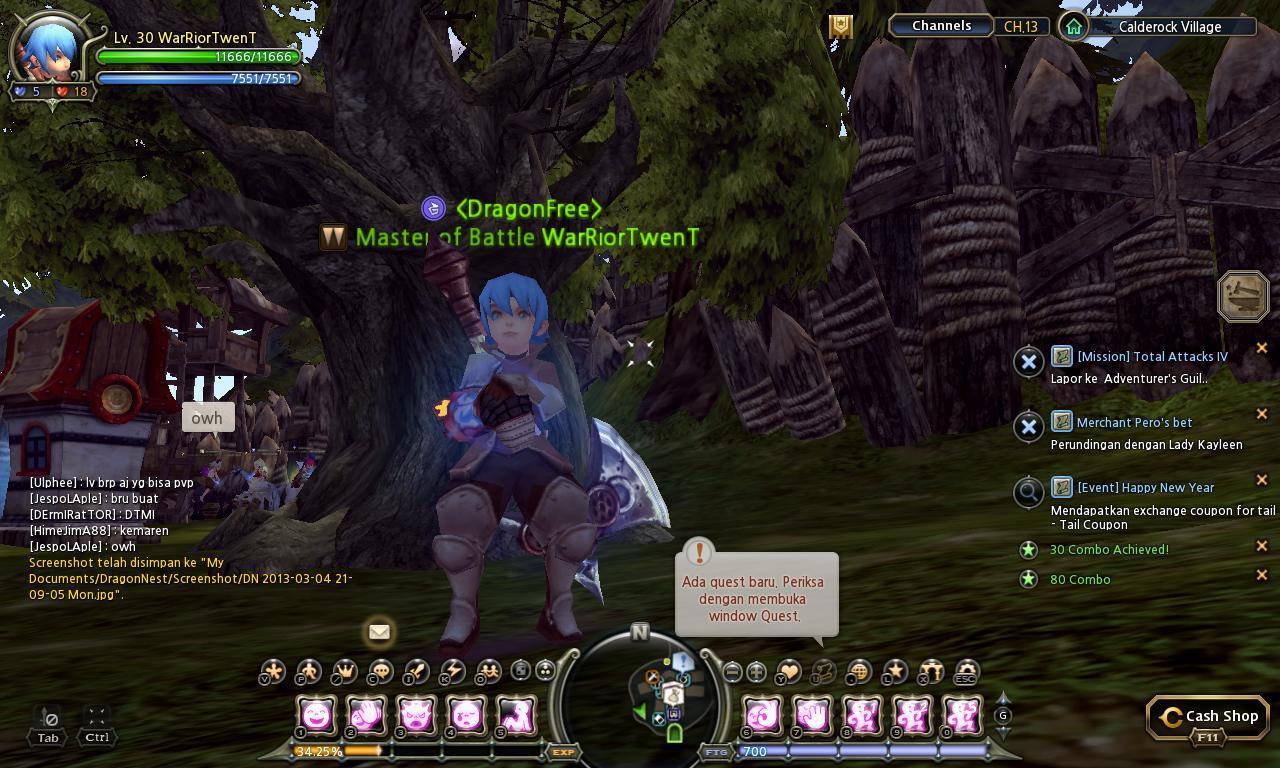The height and width of the screenshot is (768, 1280).
Task: Toggle the magnifier on the Happy New Year event
Action: pos(1029,492)
